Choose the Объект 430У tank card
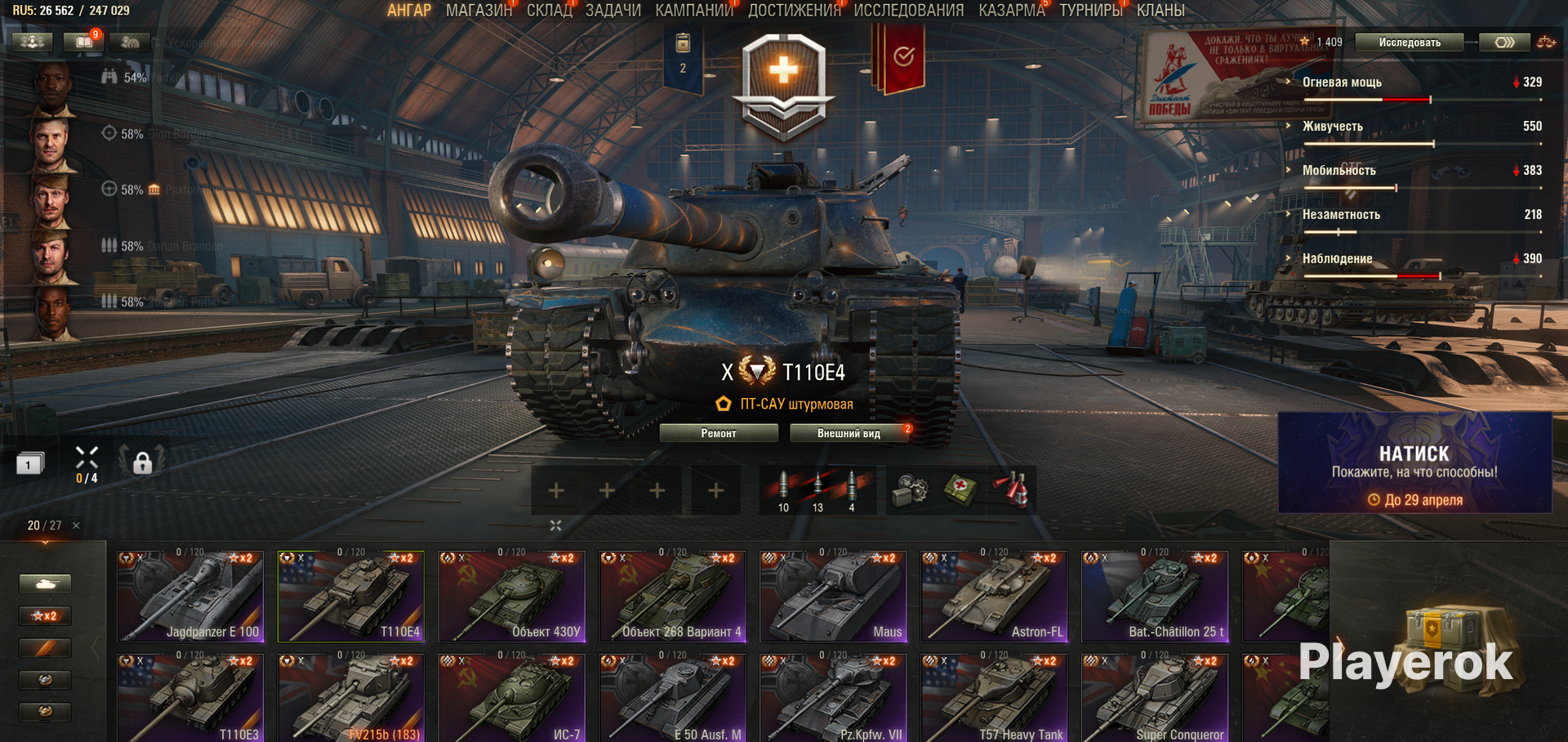1568x742 pixels. coord(512,597)
